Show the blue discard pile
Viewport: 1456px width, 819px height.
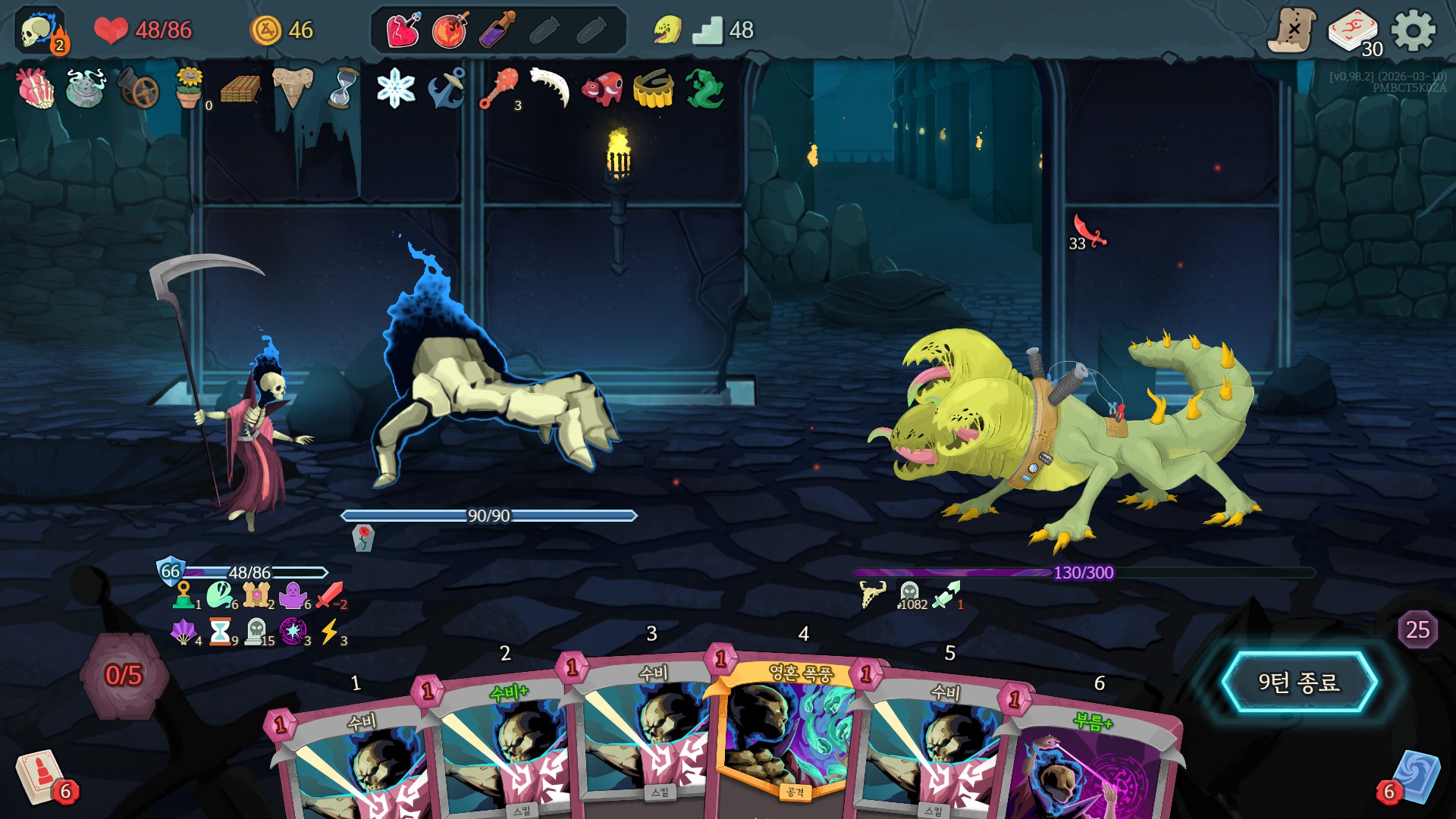tap(1414, 777)
